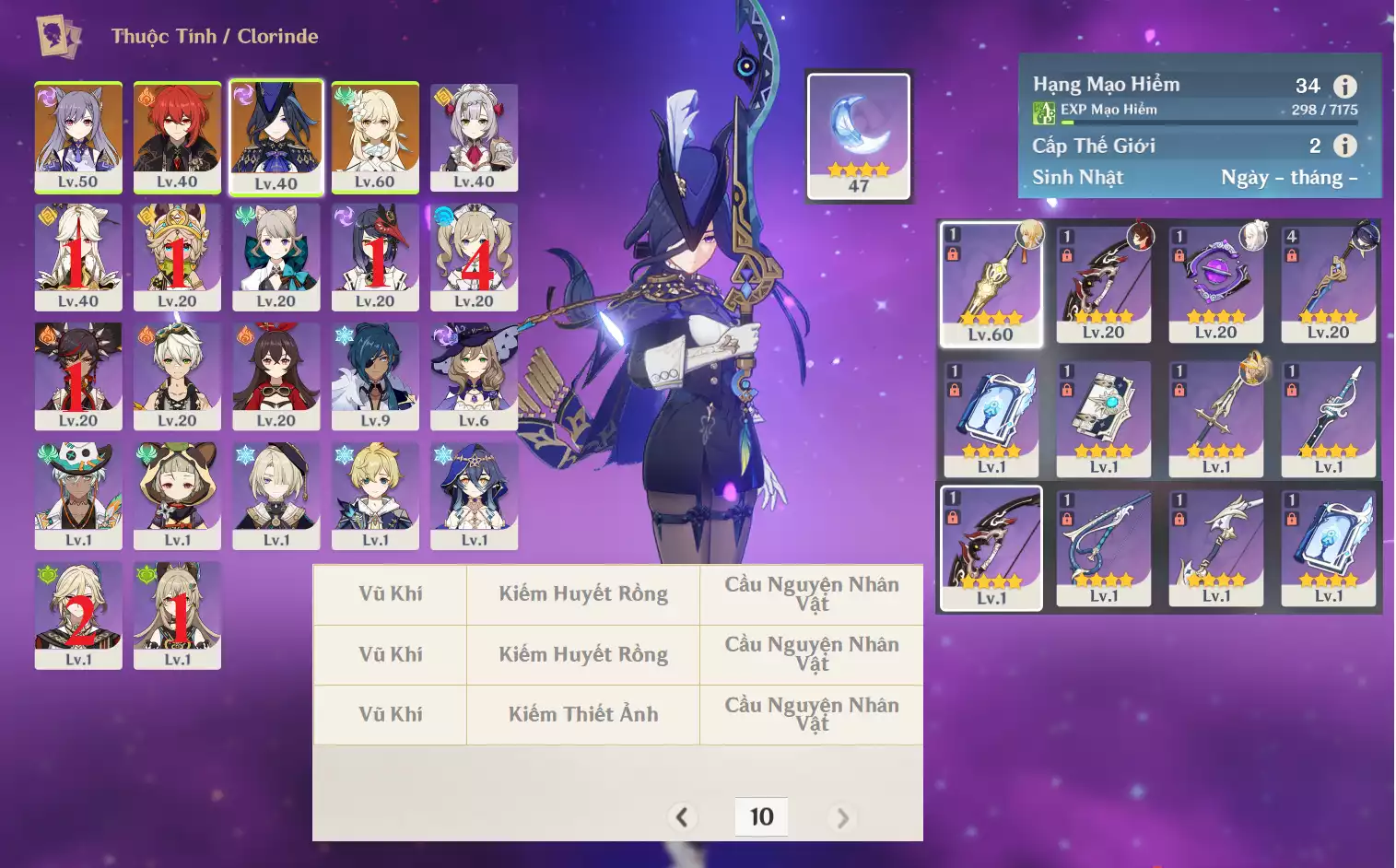This screenshot has width=1396, height=868.
Task: Choose the Lv.20 claymore weapon marked 4
Action: click(1328, 284)
